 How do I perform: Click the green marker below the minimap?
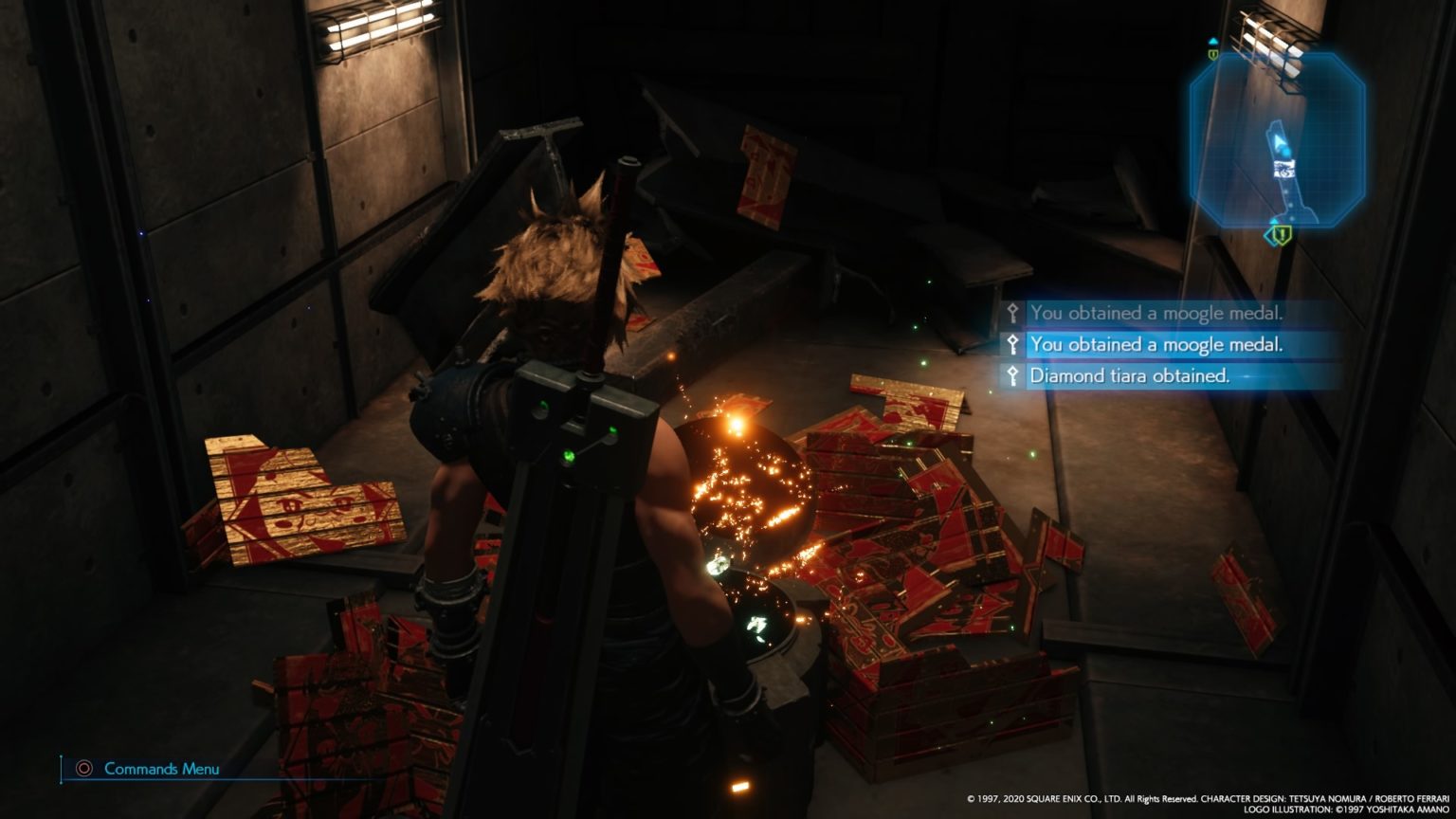point(1280,233)
